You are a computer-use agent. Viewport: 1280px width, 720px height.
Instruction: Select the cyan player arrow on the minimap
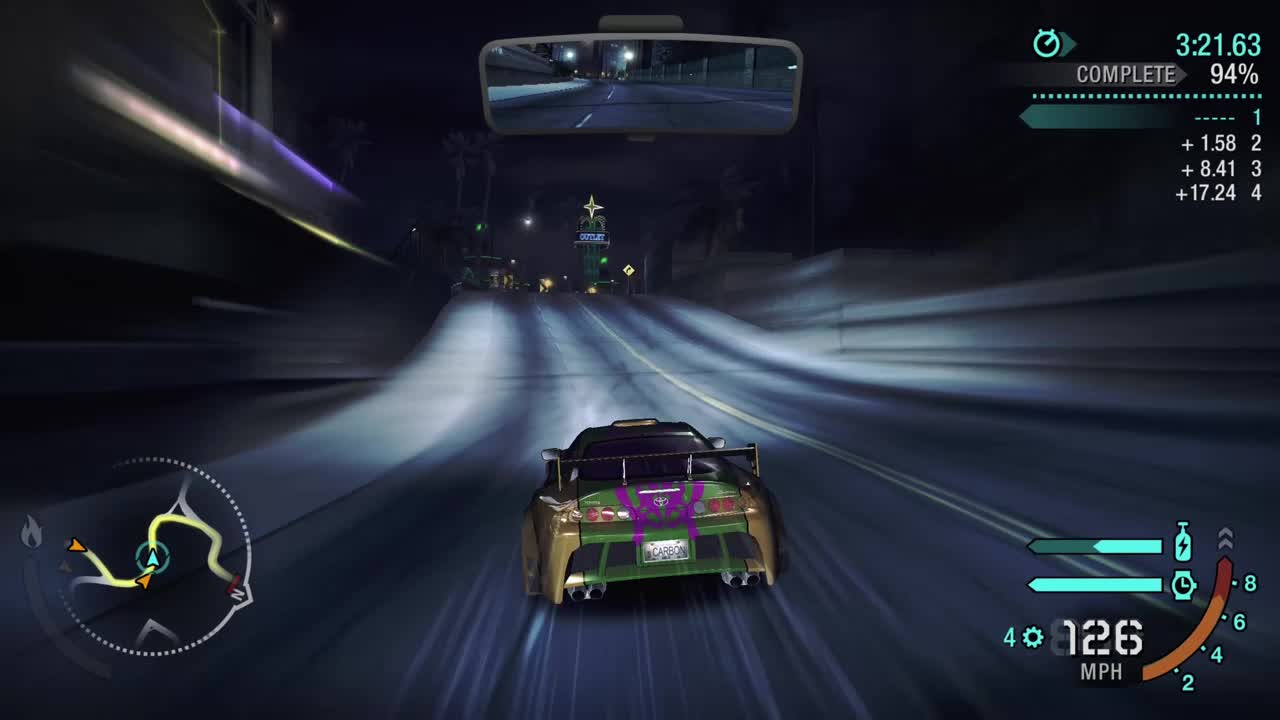152,558
